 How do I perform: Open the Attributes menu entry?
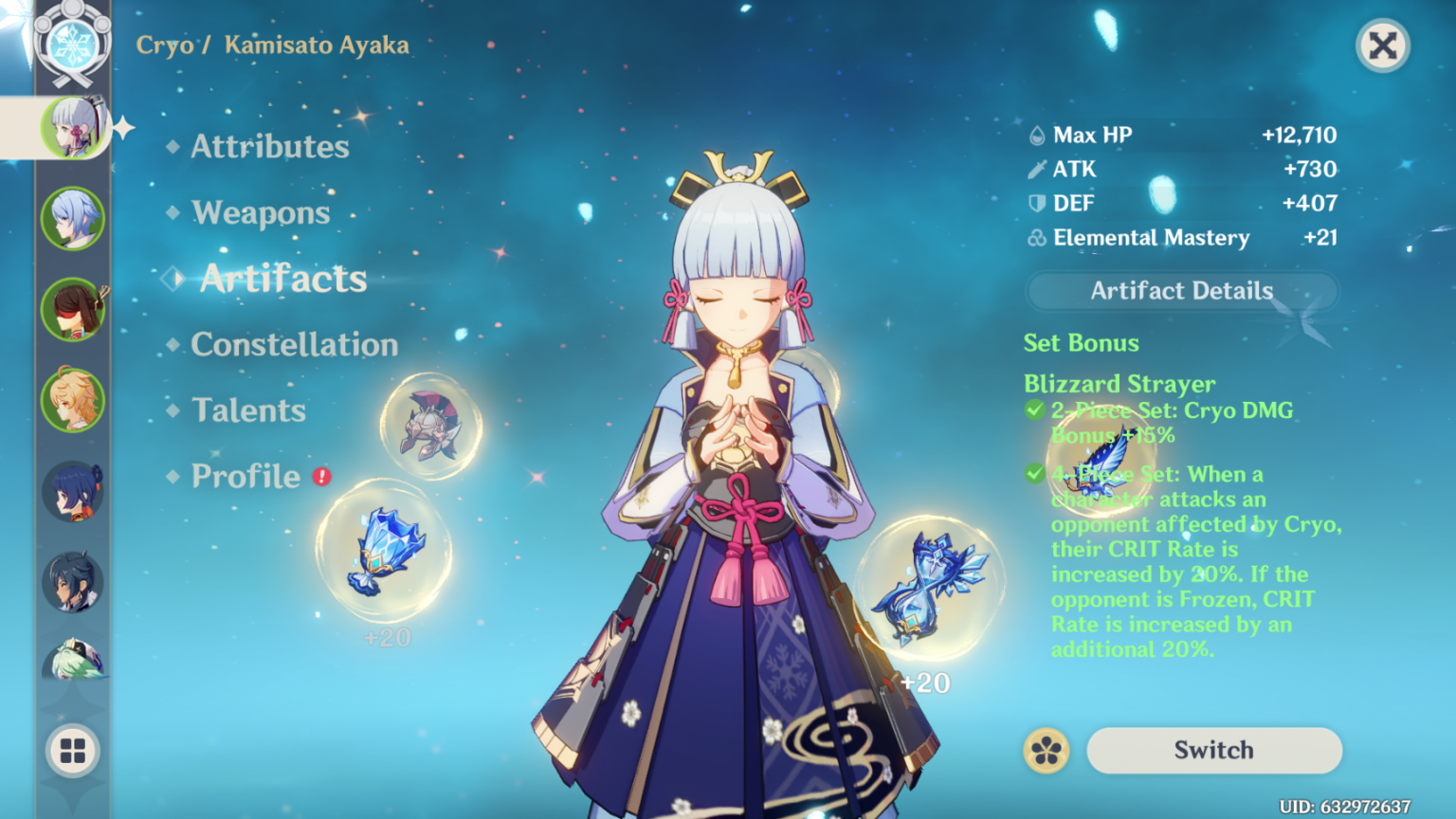pyautogui.click(x=269, y=147)
